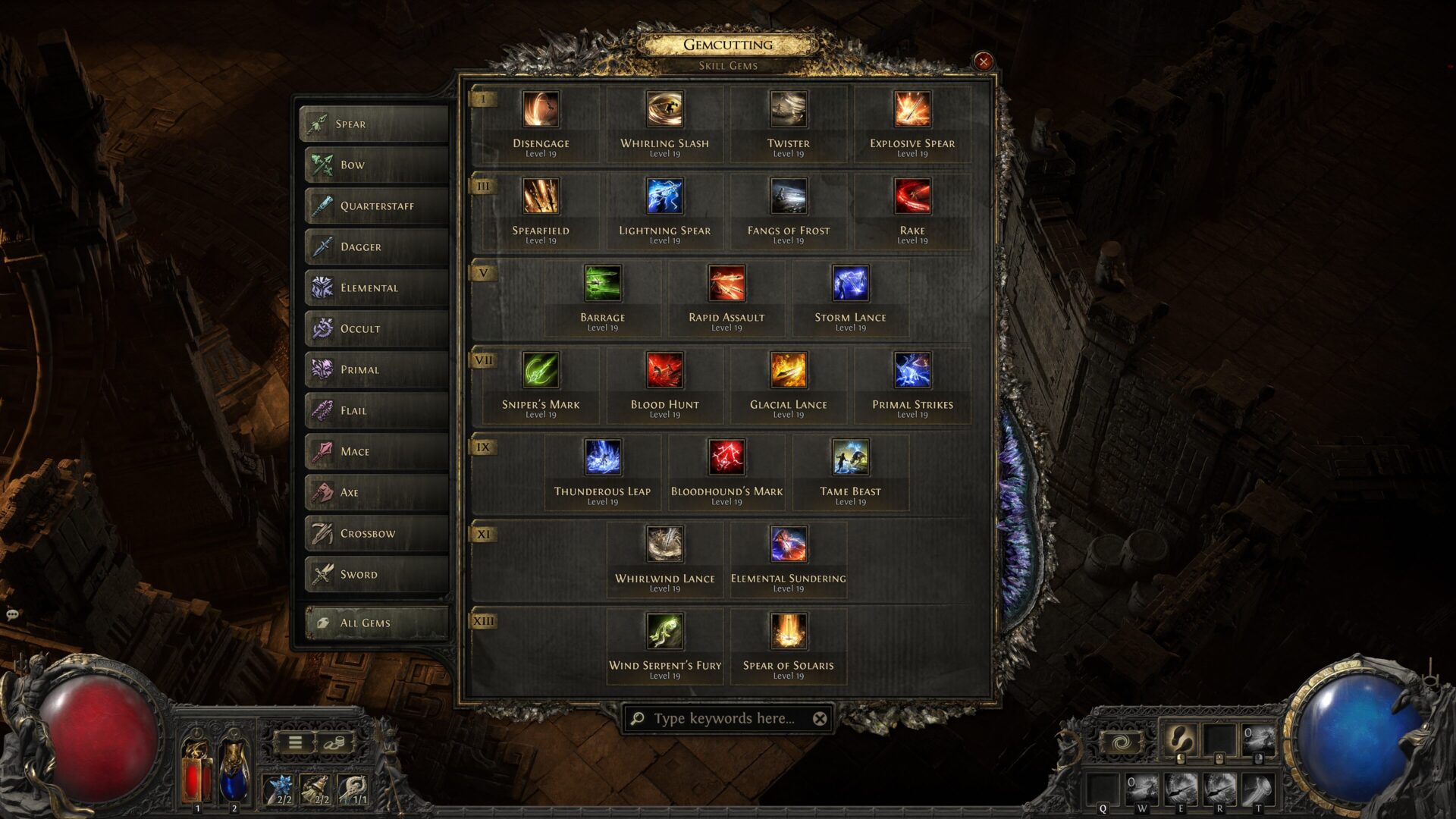Click the coins currency icon near the flasks
The image size is (1456, 819).
(334, 742)
